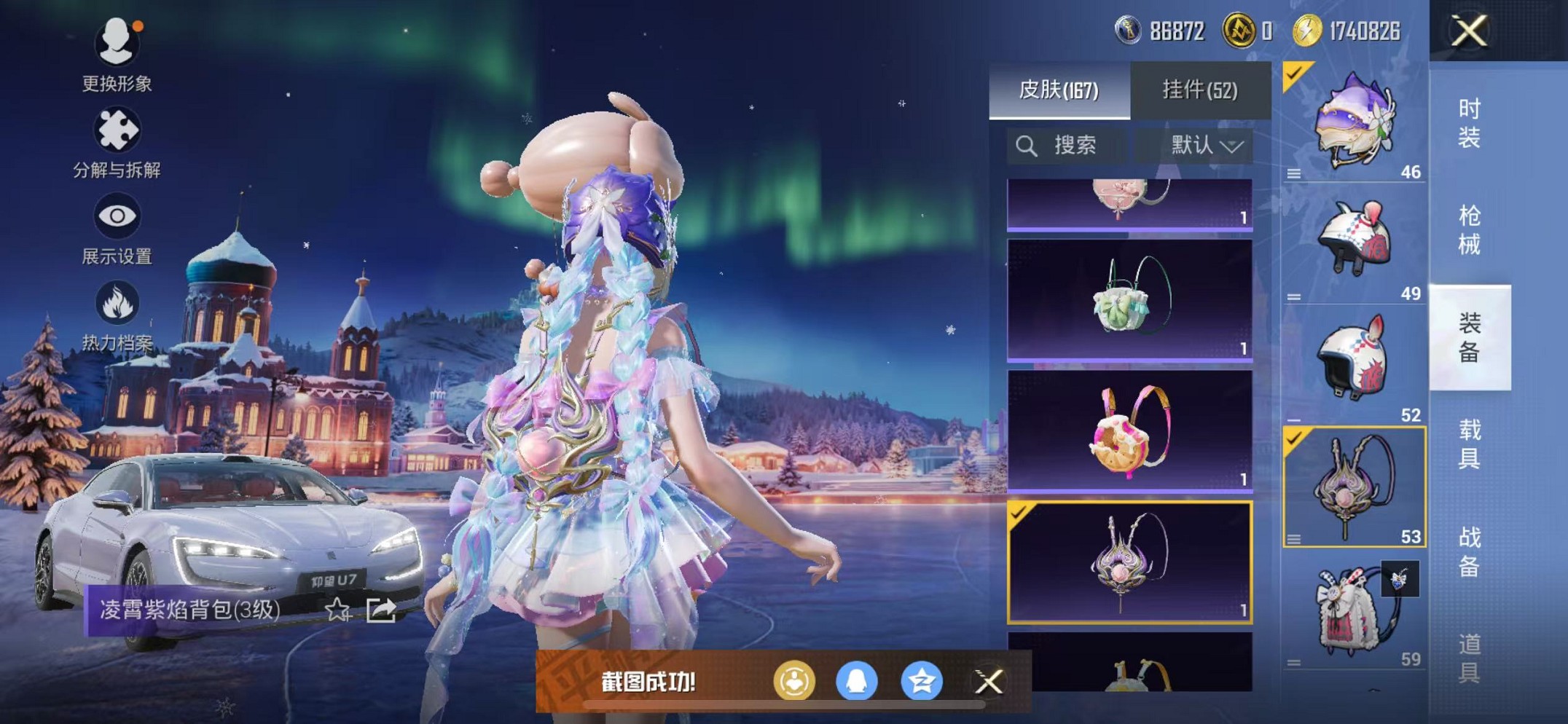
Task: Close the inventory screen with the top X
Action: [1469, 31]
